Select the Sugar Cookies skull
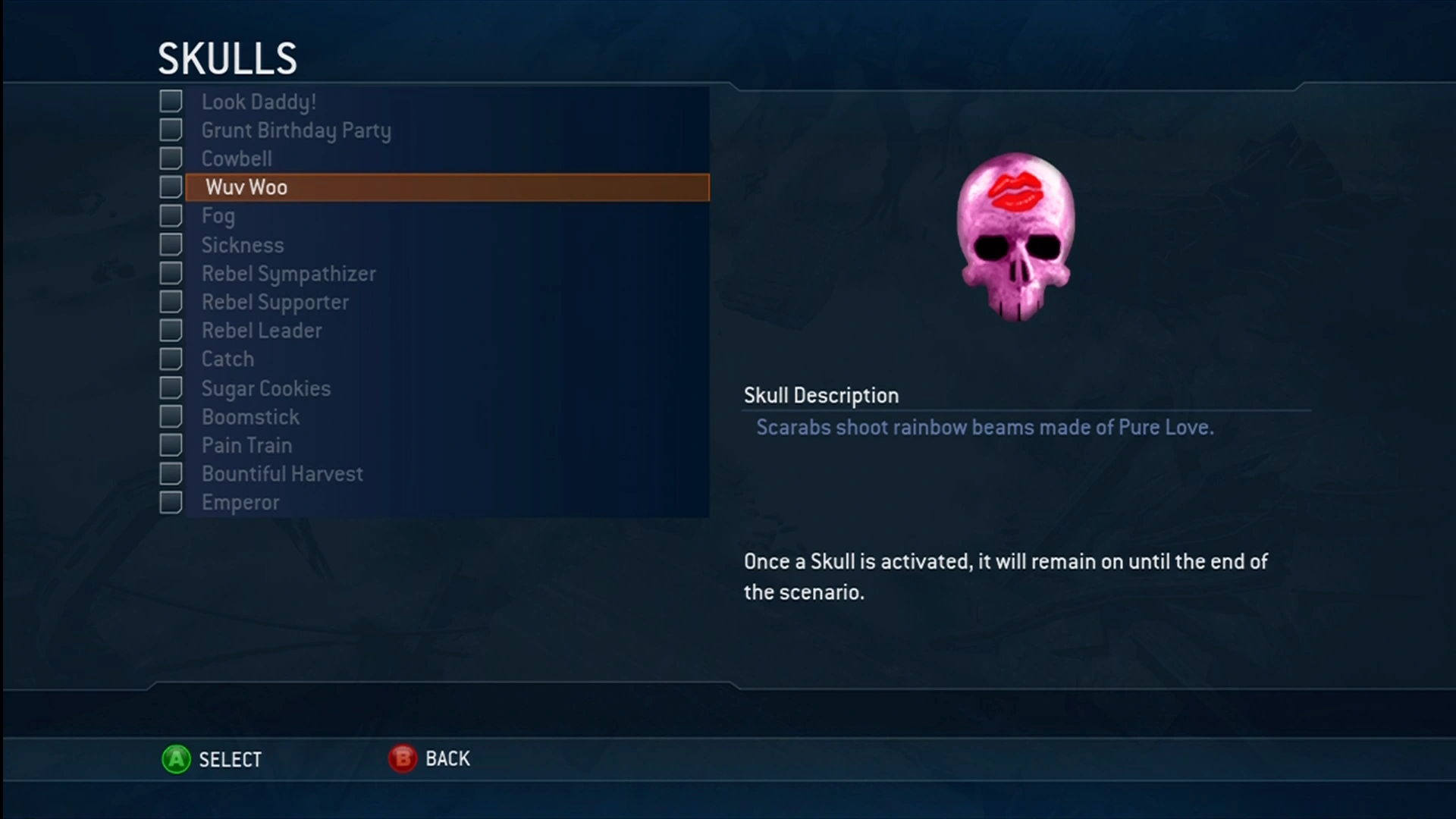 tap(266, 388)
